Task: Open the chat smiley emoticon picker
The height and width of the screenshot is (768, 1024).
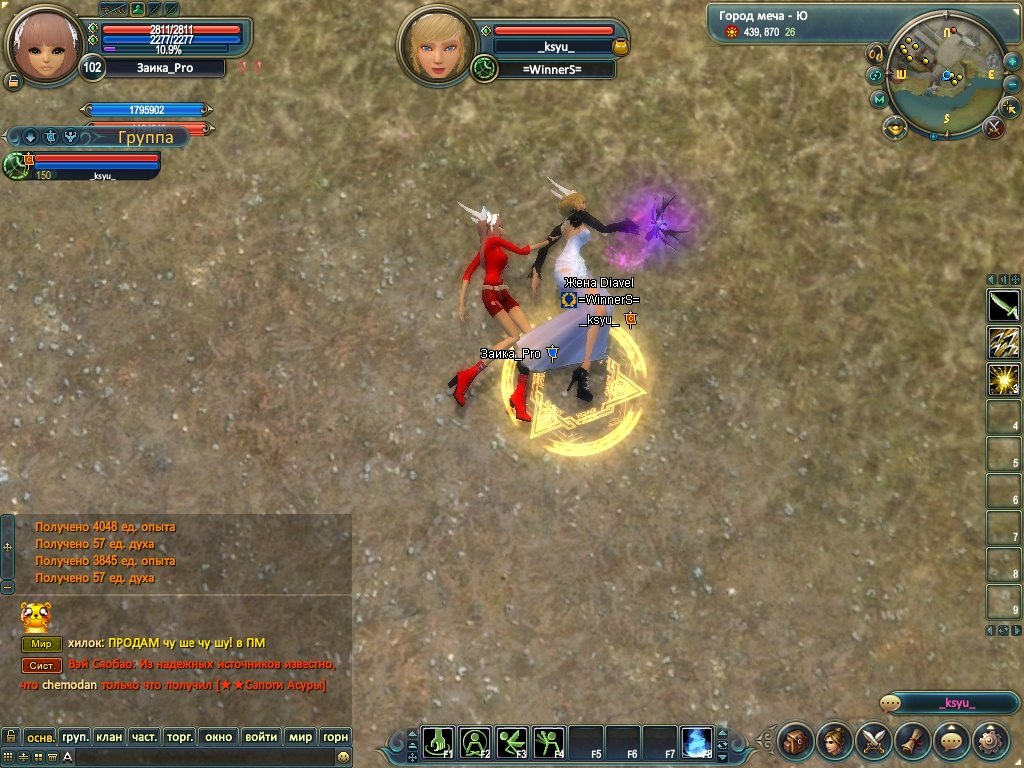Action: pos(344,757)
